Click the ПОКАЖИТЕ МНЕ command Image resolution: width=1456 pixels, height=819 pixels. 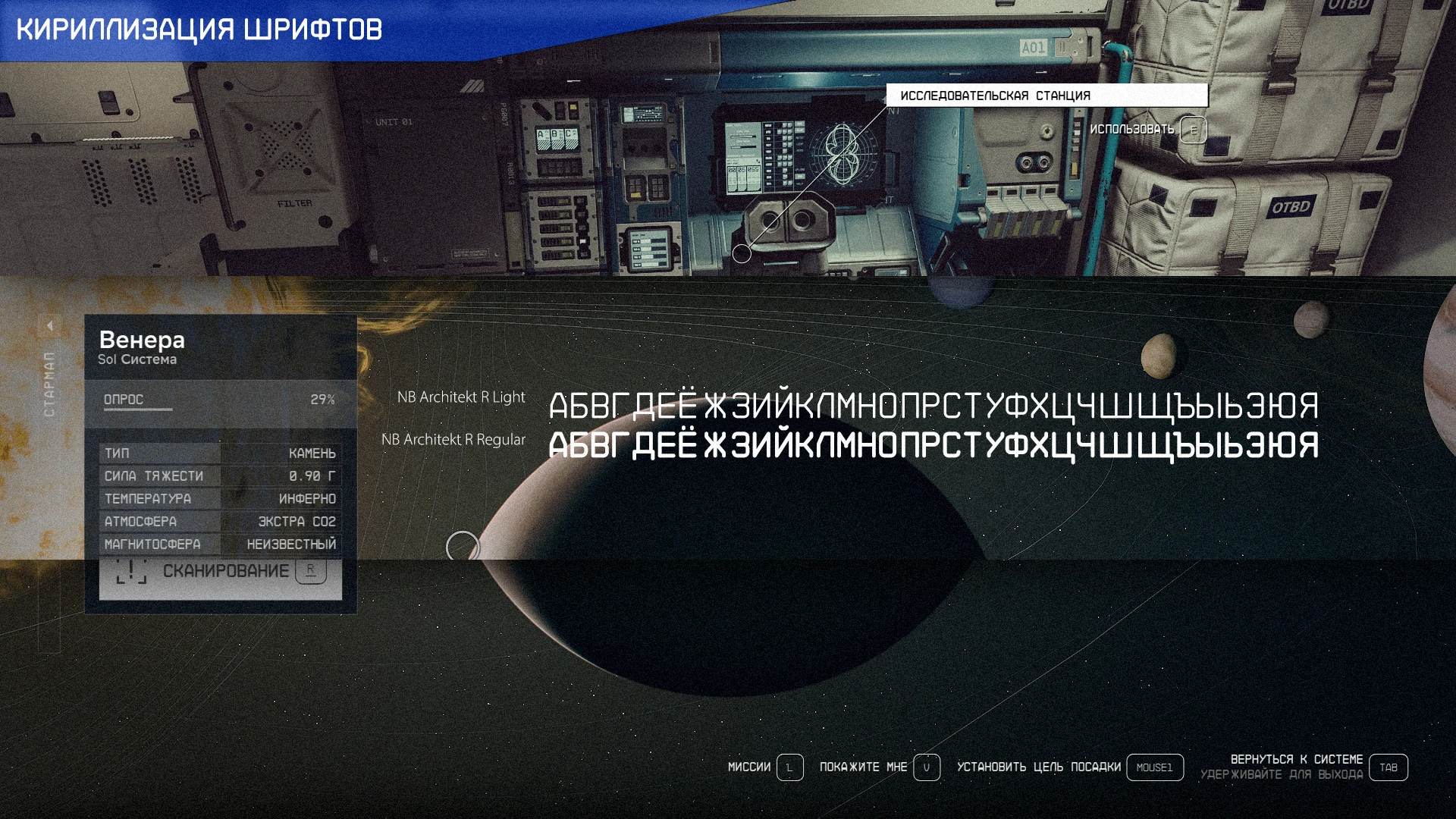(x=862, y=767)
